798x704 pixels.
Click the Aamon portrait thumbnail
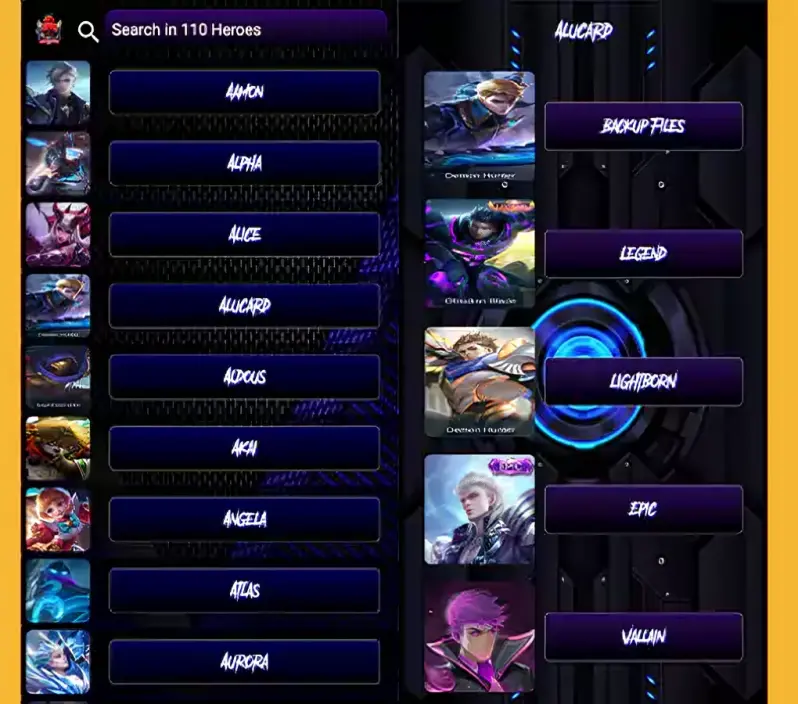(58, 93)
